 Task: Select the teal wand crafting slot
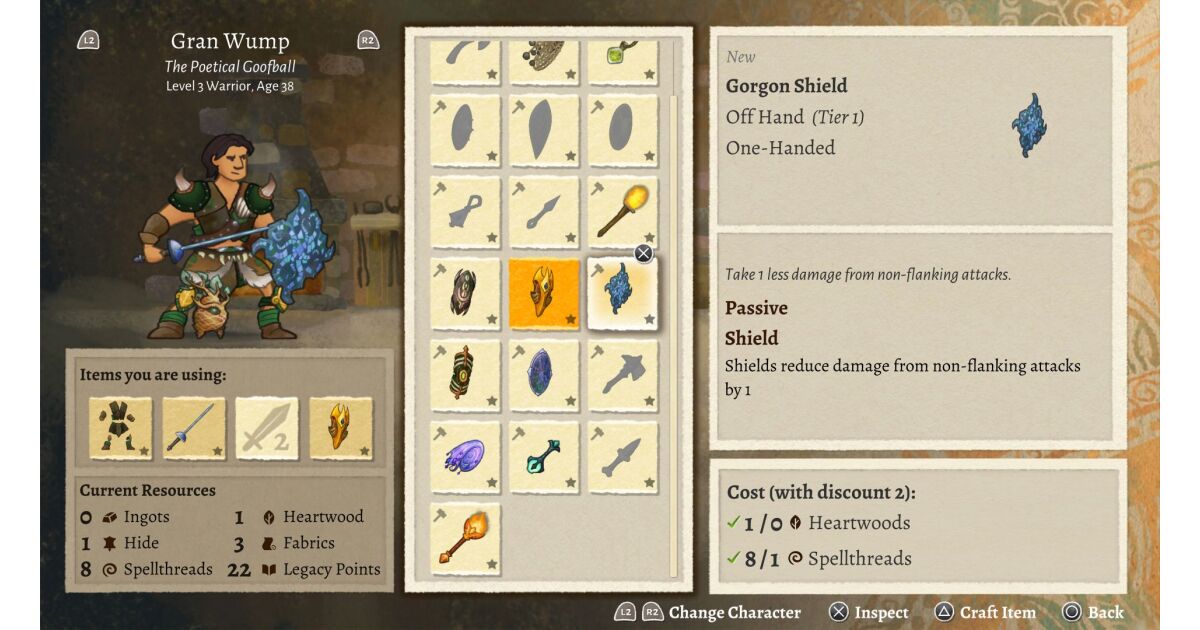pos(544,457)
